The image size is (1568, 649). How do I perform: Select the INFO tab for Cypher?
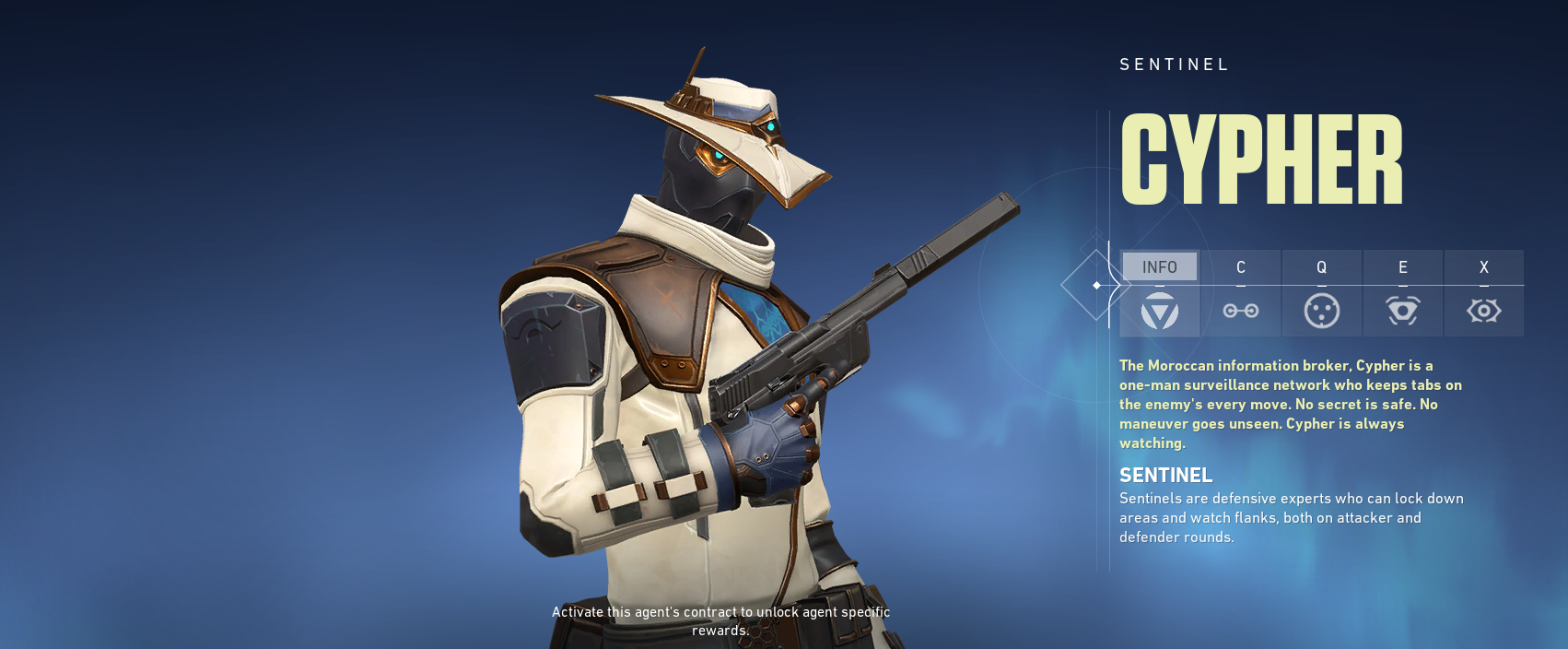[x=1159, y=292]
